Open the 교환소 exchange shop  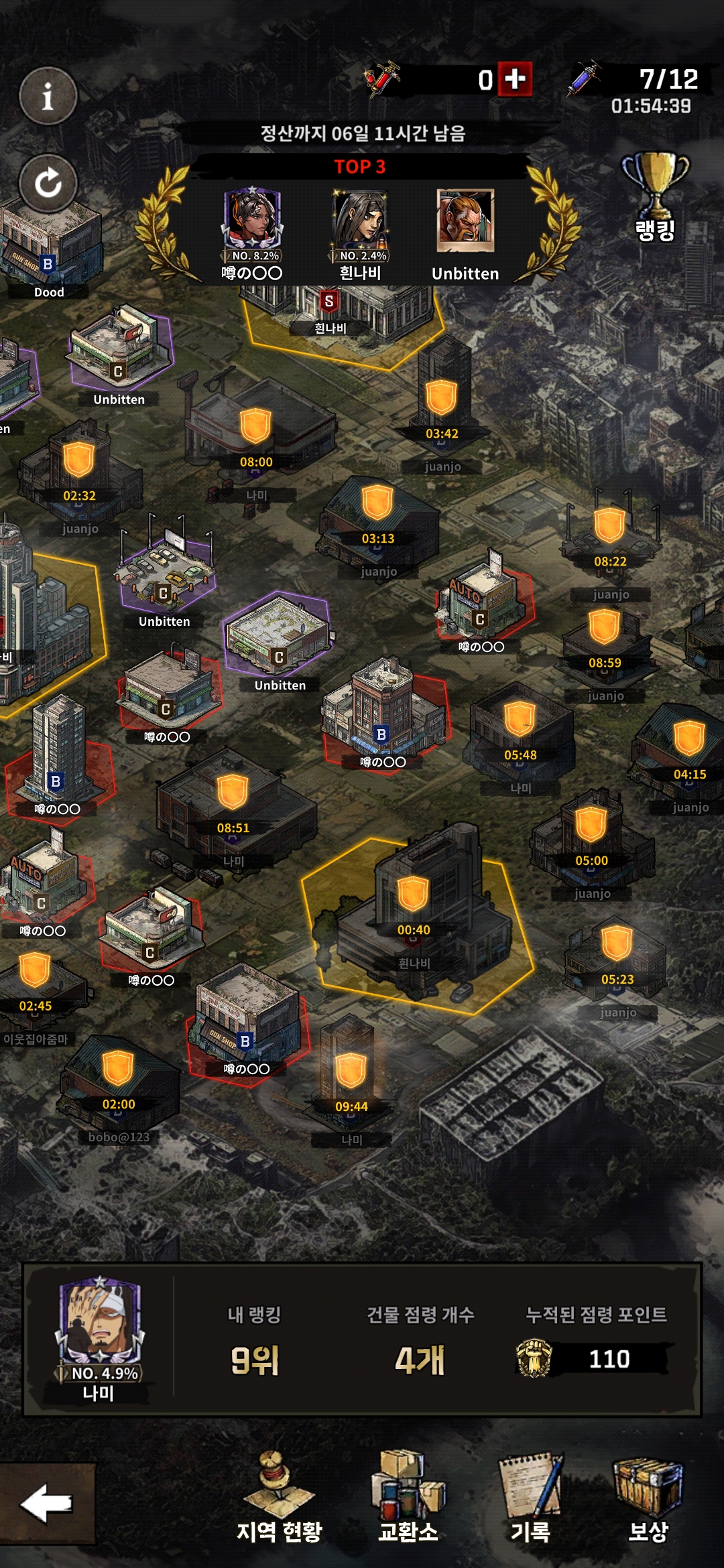pyautogui.click(x=408, y=1498)
